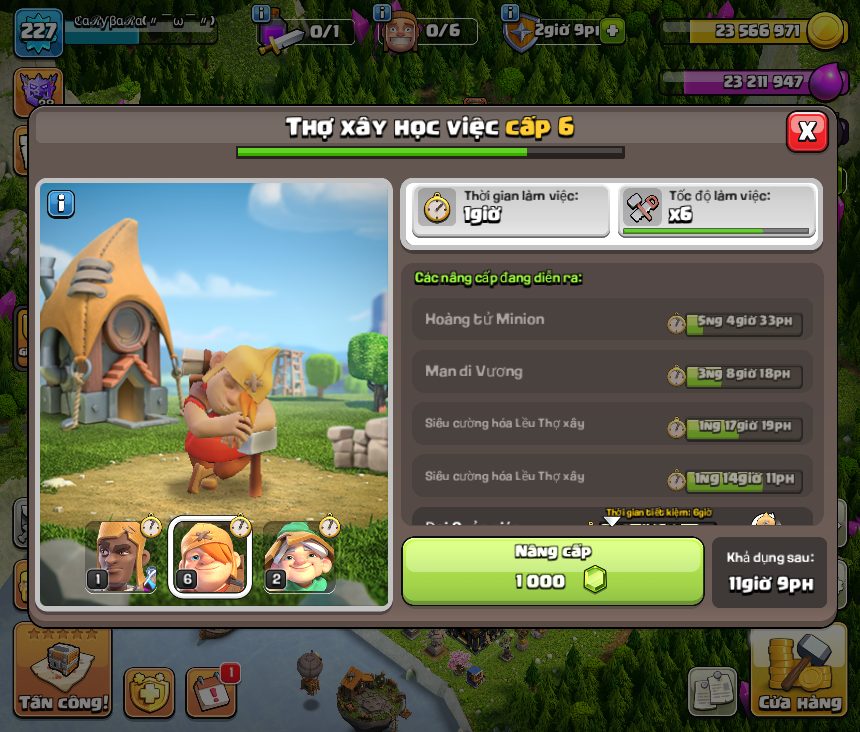The width and height of the screenshot is (860, 732).
Task: Tap the gold coin resource icon
Action: [826, 30]
